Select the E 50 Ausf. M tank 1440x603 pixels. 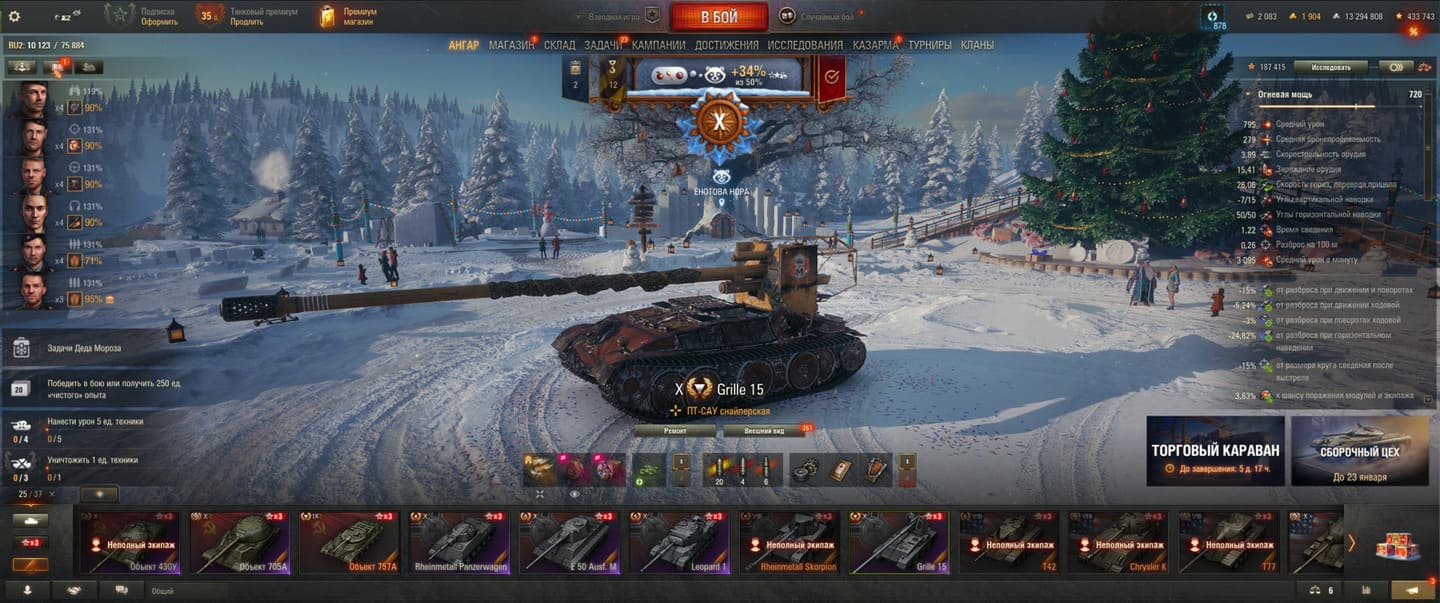coord(569,543)
